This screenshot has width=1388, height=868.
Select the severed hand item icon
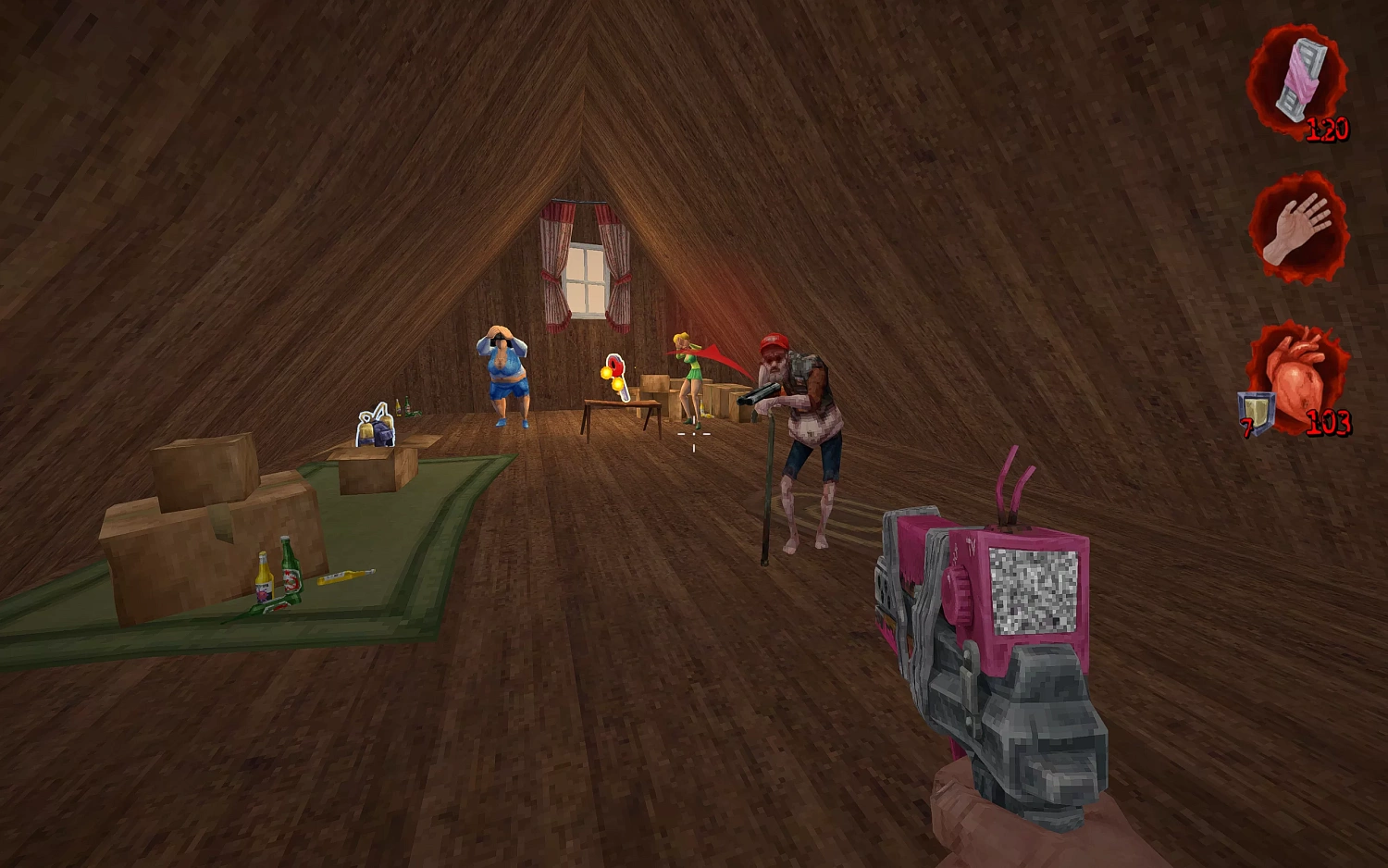1297,229
